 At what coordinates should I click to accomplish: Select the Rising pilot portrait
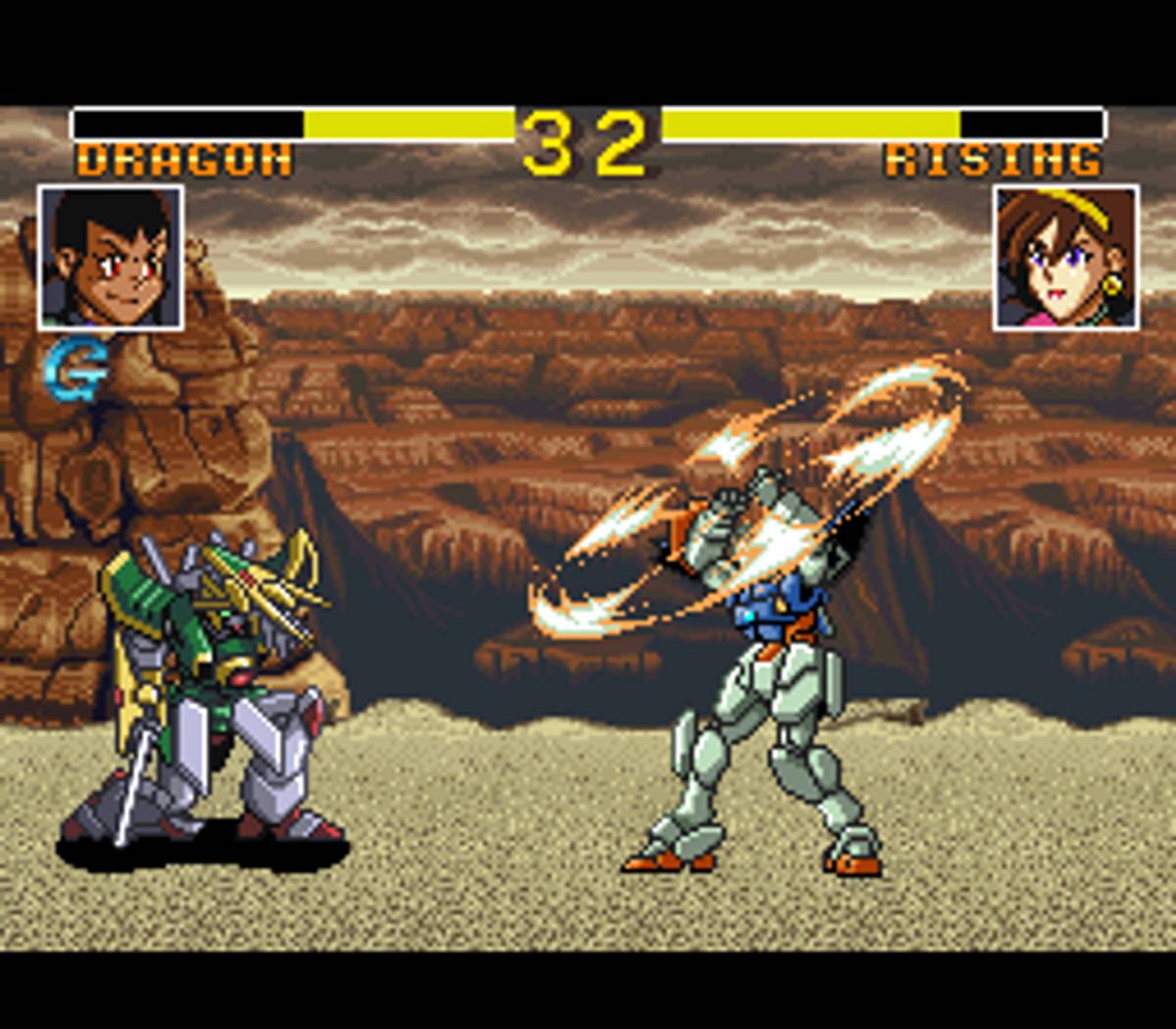[x=1065, y=257]
